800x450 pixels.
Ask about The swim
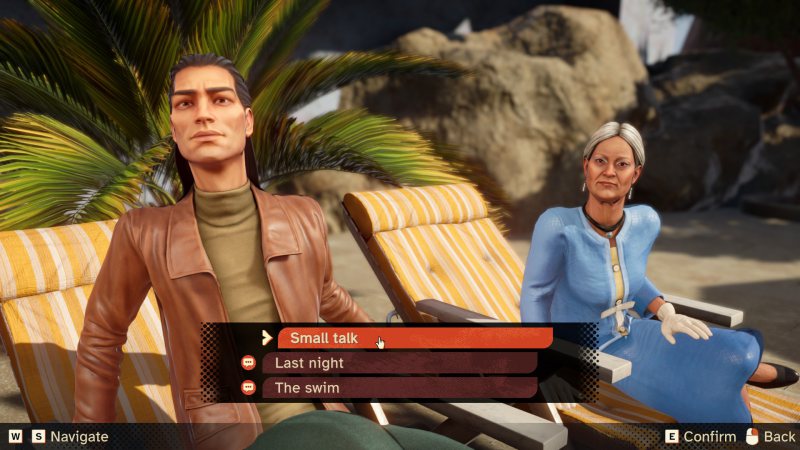click(x=400, y=388)
